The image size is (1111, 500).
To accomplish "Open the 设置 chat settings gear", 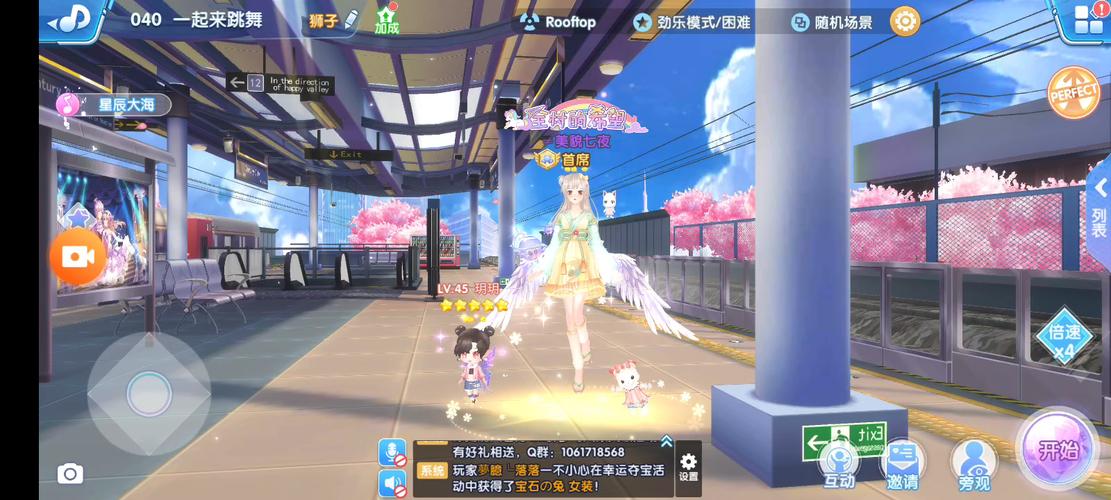I will 688,467.
